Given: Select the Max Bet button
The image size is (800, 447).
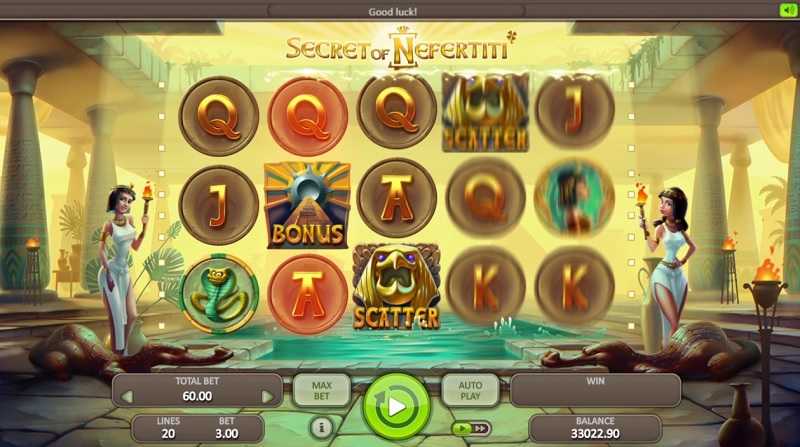Looking at the screenshot, I should [321, 390].
